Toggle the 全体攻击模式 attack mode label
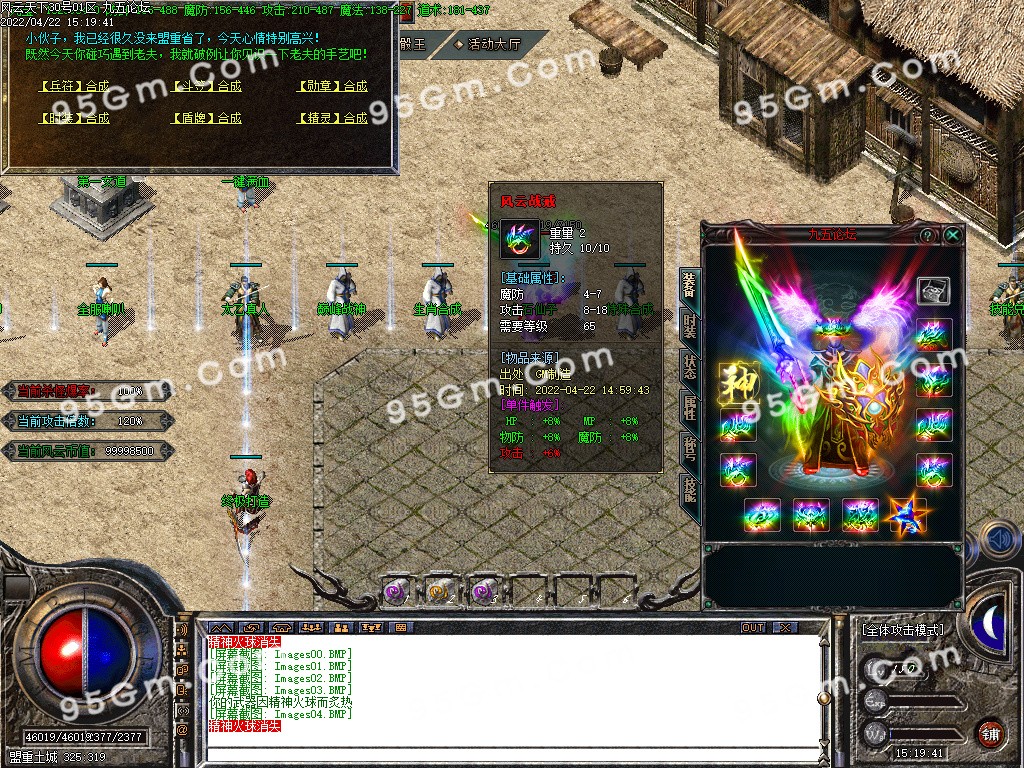Screen dimensions: 1024x768 click(x=902, y=631)
